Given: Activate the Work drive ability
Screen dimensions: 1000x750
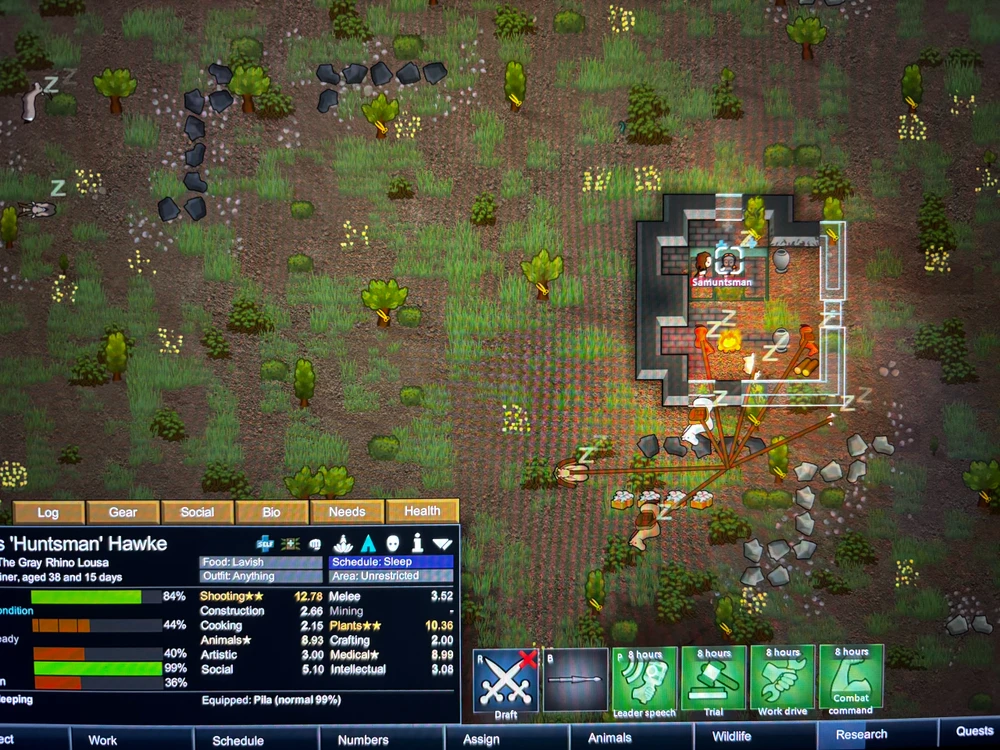Looking at the screenshot, I should click(x=783, y=680).
